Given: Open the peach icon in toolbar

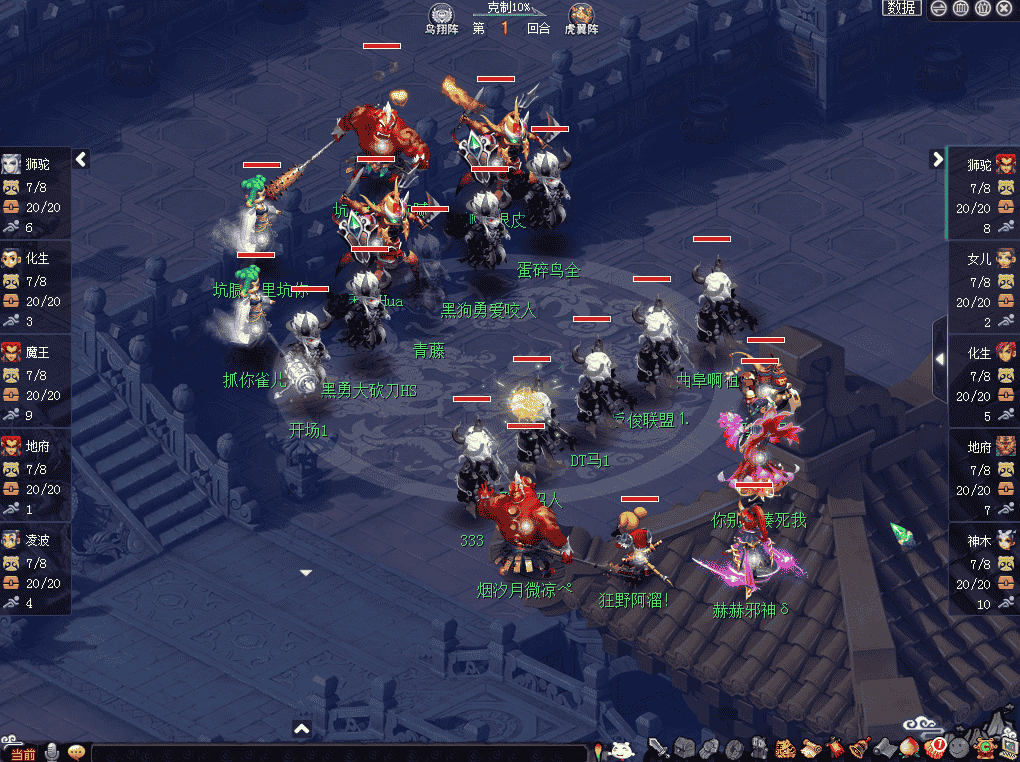Looking at the screenshot, I should [909, 748].
